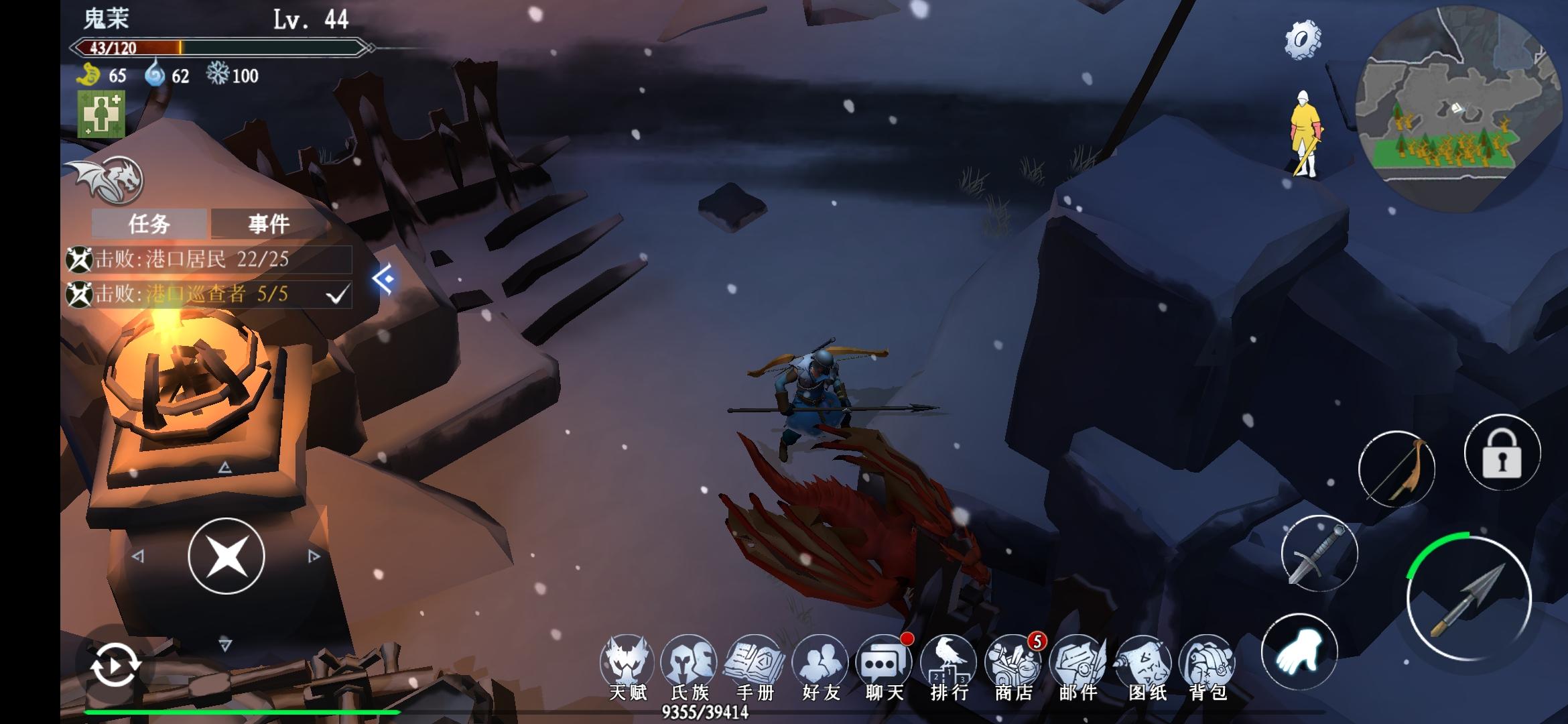The width and height of the screenshot is (1568, 724).
Task: Open the 聊天 chat window
Action: tap(884, 665)
